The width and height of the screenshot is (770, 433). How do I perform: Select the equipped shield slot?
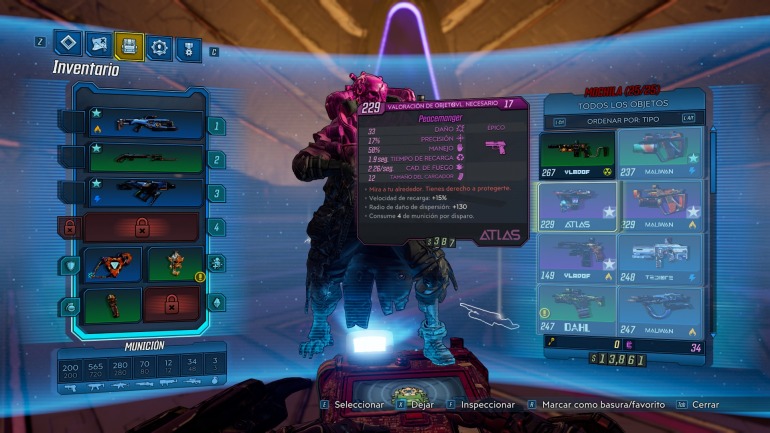click(x=111, y=265)
